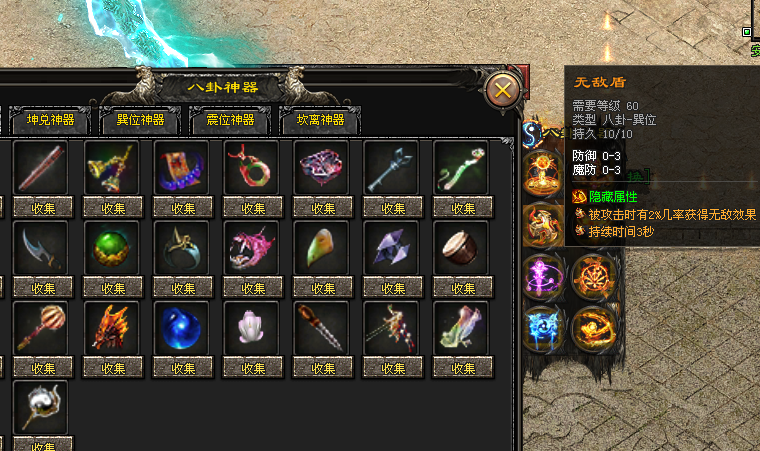This screenshot has width=760, height=451.
Task: Activate the purple rune circle skill
Action: (x=545, y=276)
